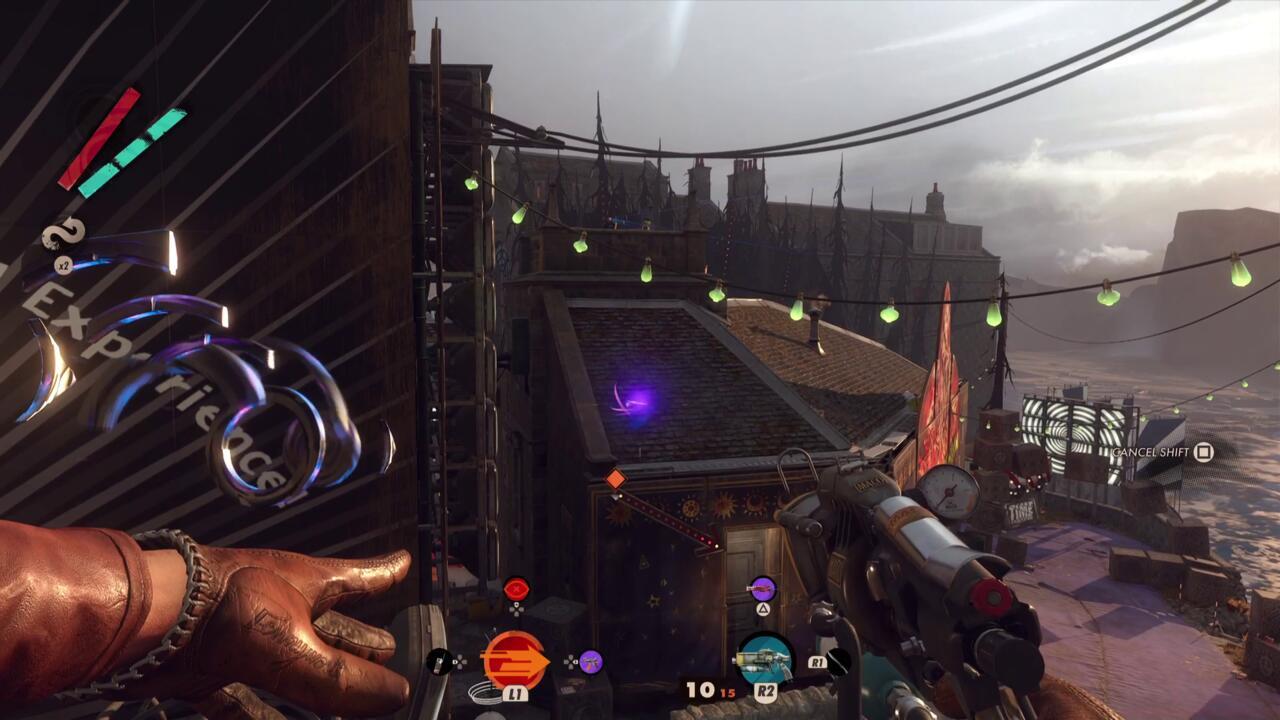Image resolution: width=1280 pixels, height=720 pixels.
Task: Switch to the purple weapon swap icon
Action: 762,589
